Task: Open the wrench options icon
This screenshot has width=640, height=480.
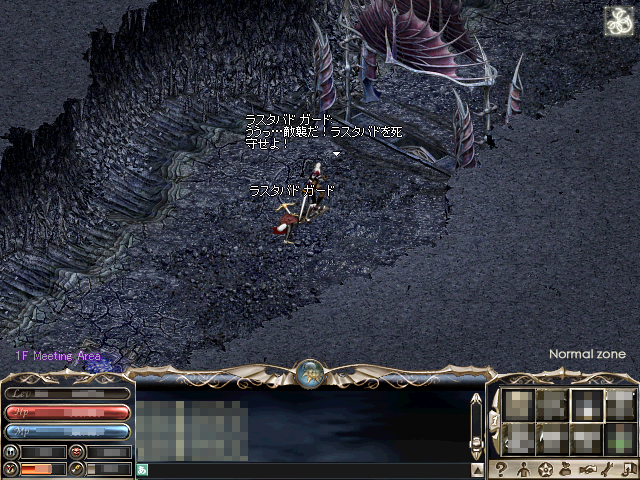Action: click(x=608, y=469)
